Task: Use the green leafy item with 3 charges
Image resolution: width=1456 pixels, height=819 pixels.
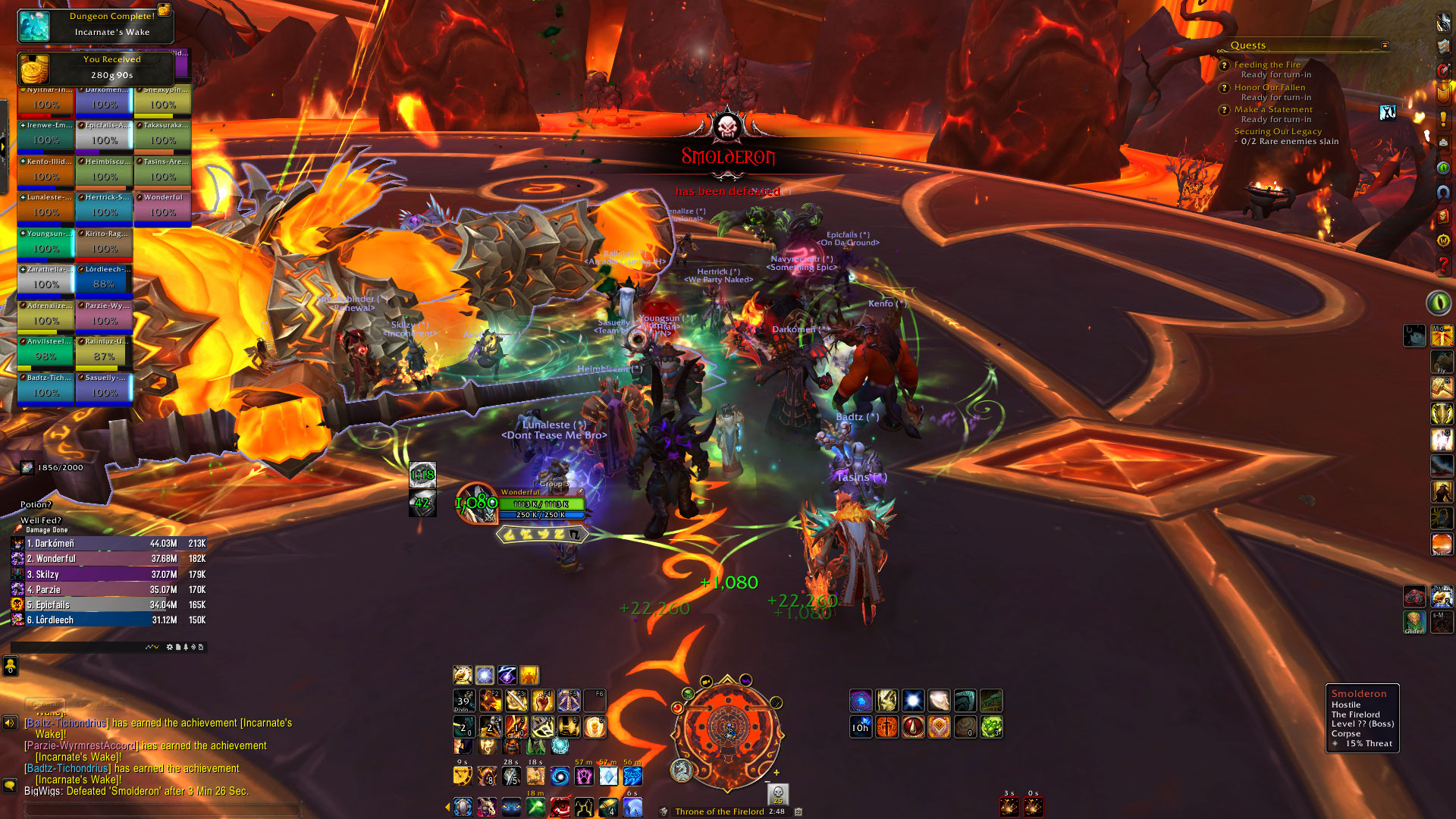Action: tap(991, 727)
